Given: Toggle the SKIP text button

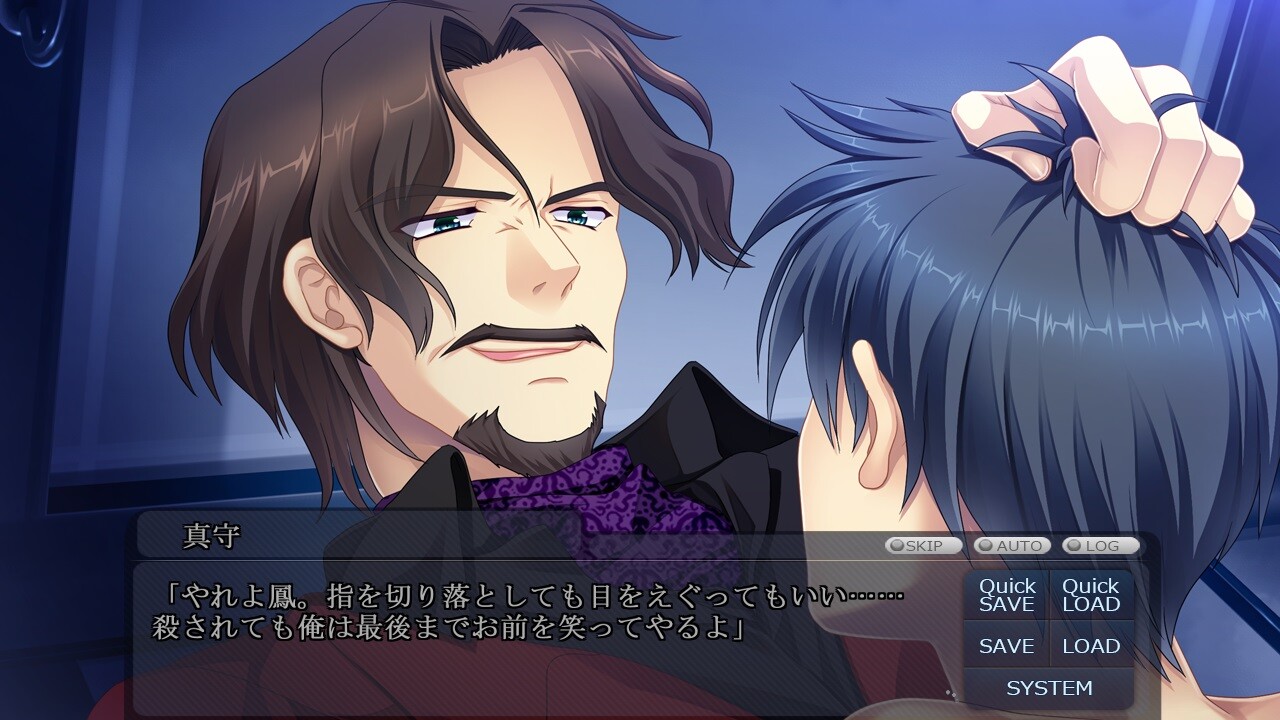Looking at the screenshot, I should coord(923,546).
